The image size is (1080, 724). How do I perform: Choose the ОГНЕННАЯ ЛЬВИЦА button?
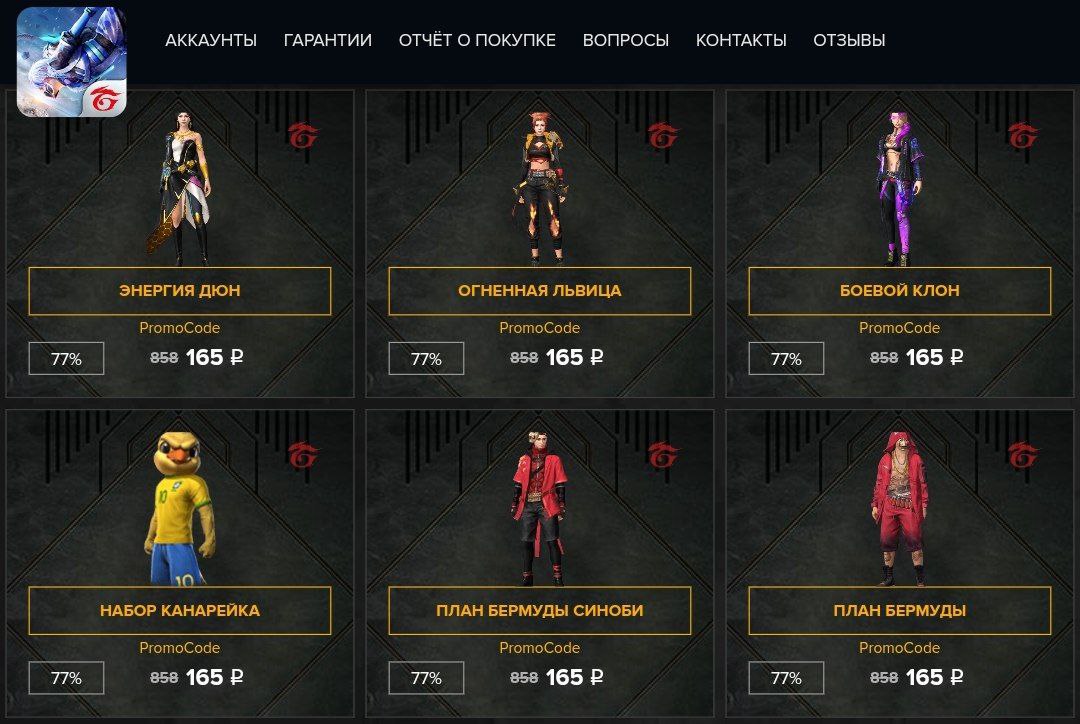[x=540, y=291]
